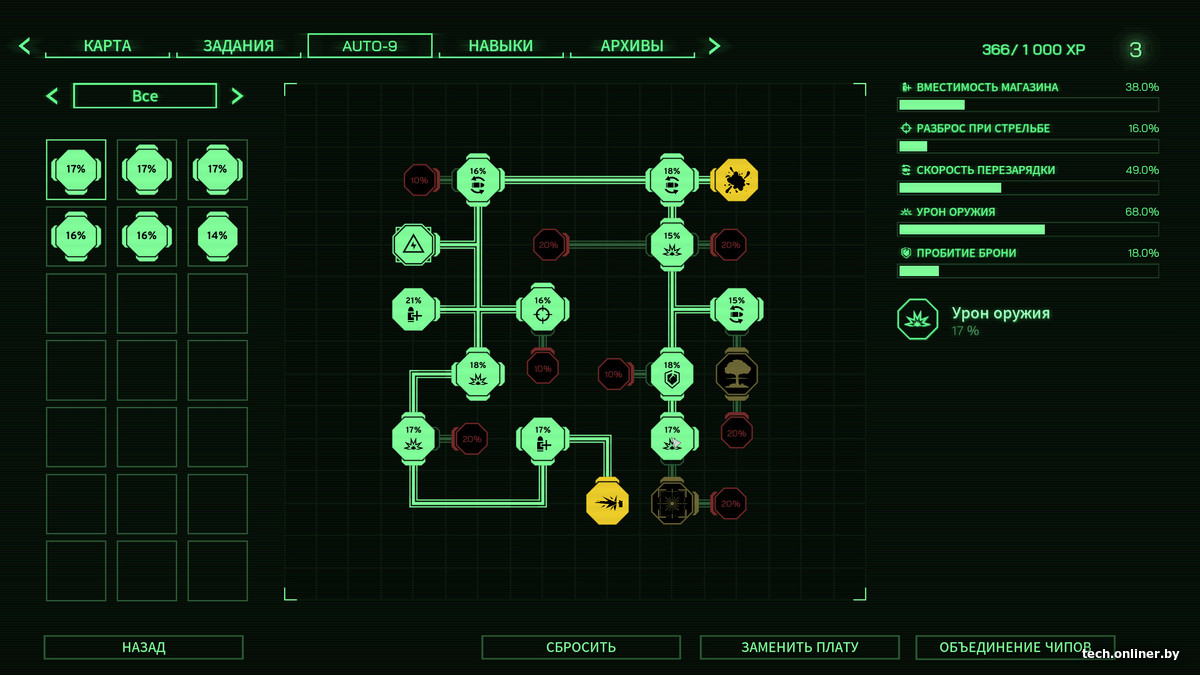Choose ЗАМЕНИТЬ ПЛАТУ
The height and width of the screenshot is (675, 1200).
799,647
